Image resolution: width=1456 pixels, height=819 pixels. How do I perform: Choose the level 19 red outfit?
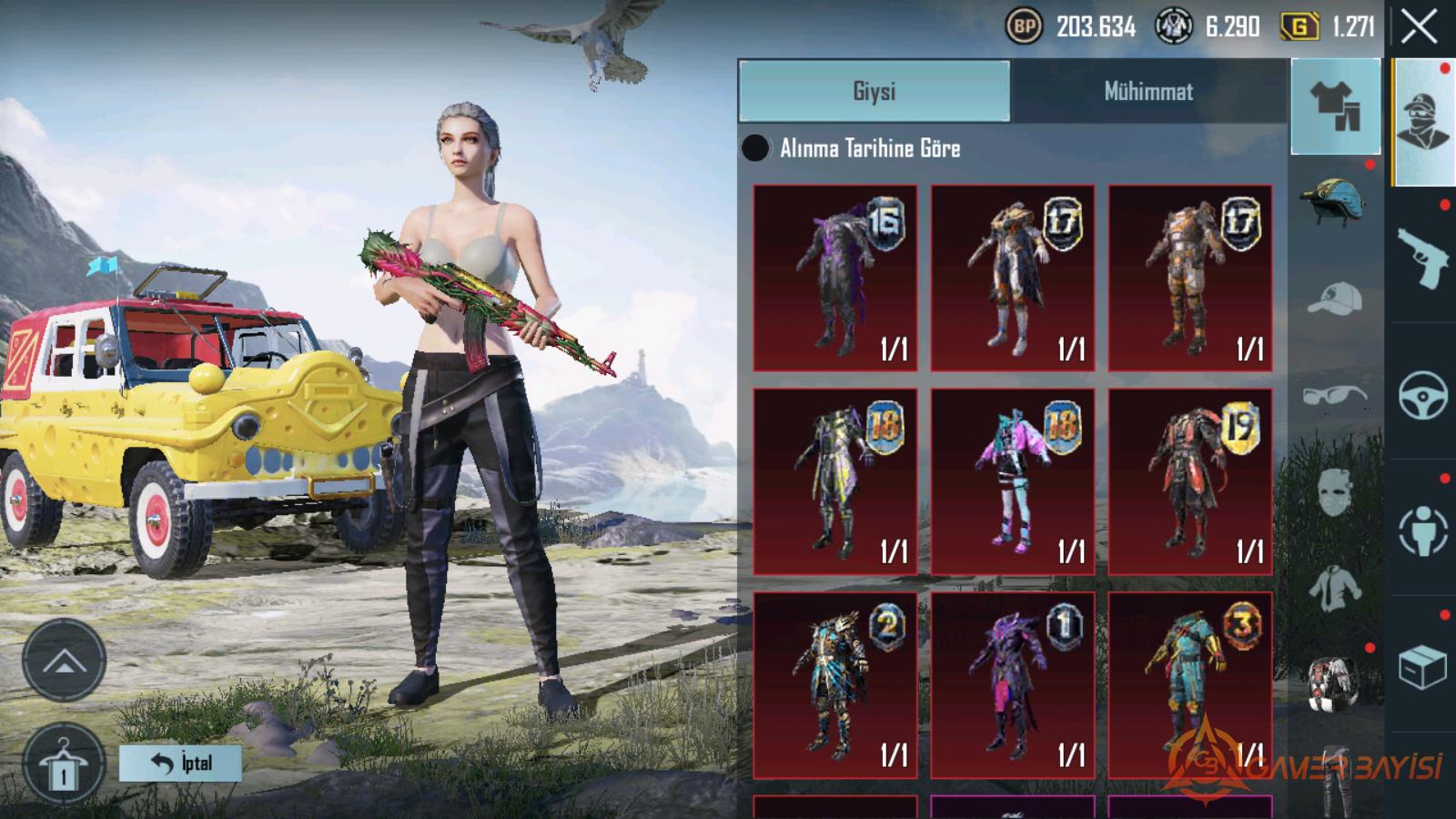coord(1189,481)
